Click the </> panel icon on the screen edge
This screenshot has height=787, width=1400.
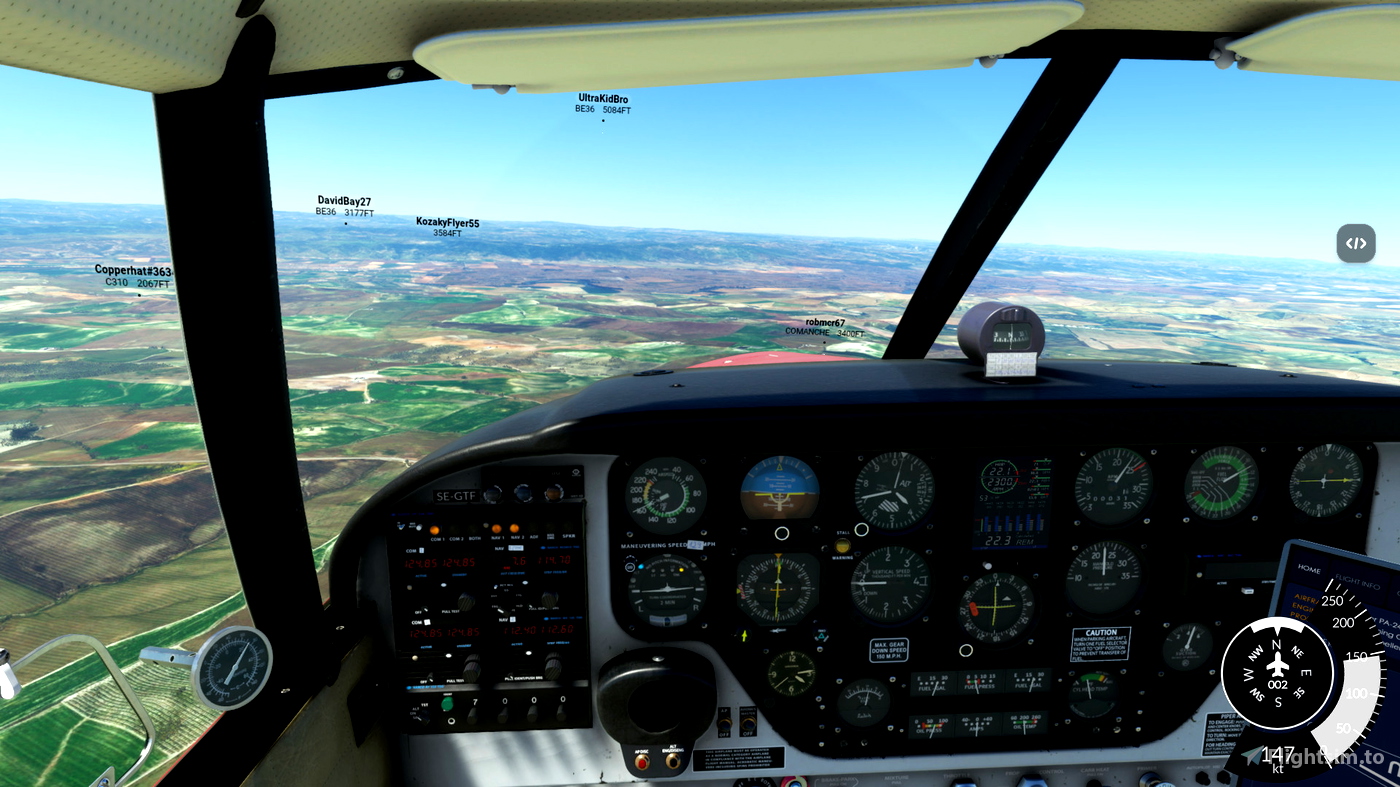click(x=1356, y=243)
